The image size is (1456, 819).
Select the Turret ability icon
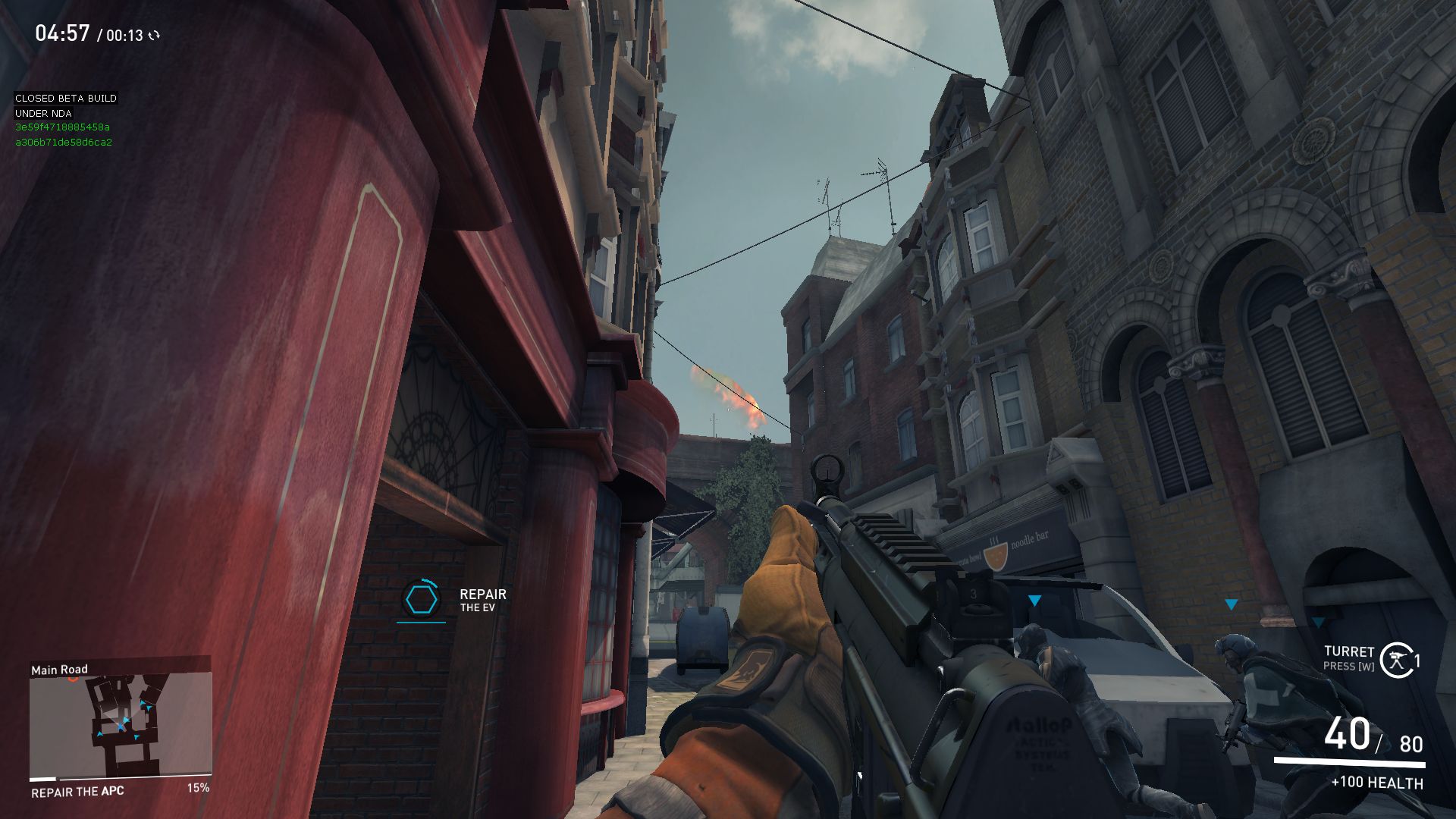point(1396,660)
